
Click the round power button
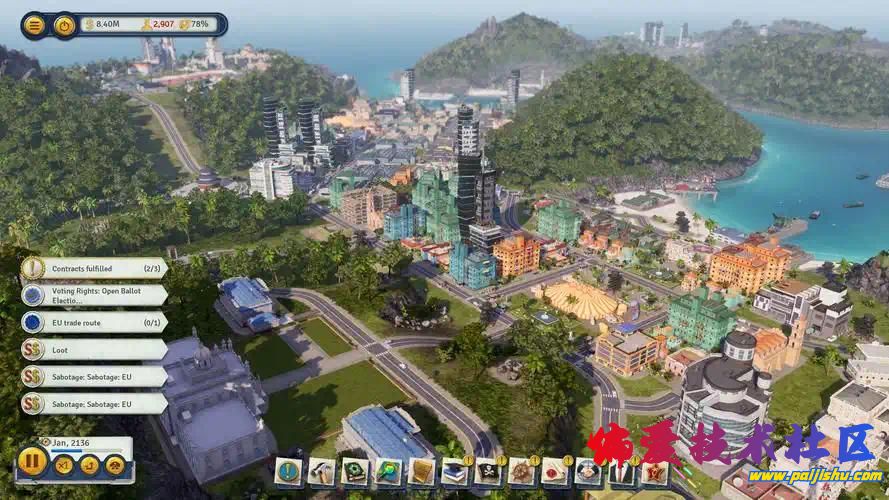[x=64, y=25]
